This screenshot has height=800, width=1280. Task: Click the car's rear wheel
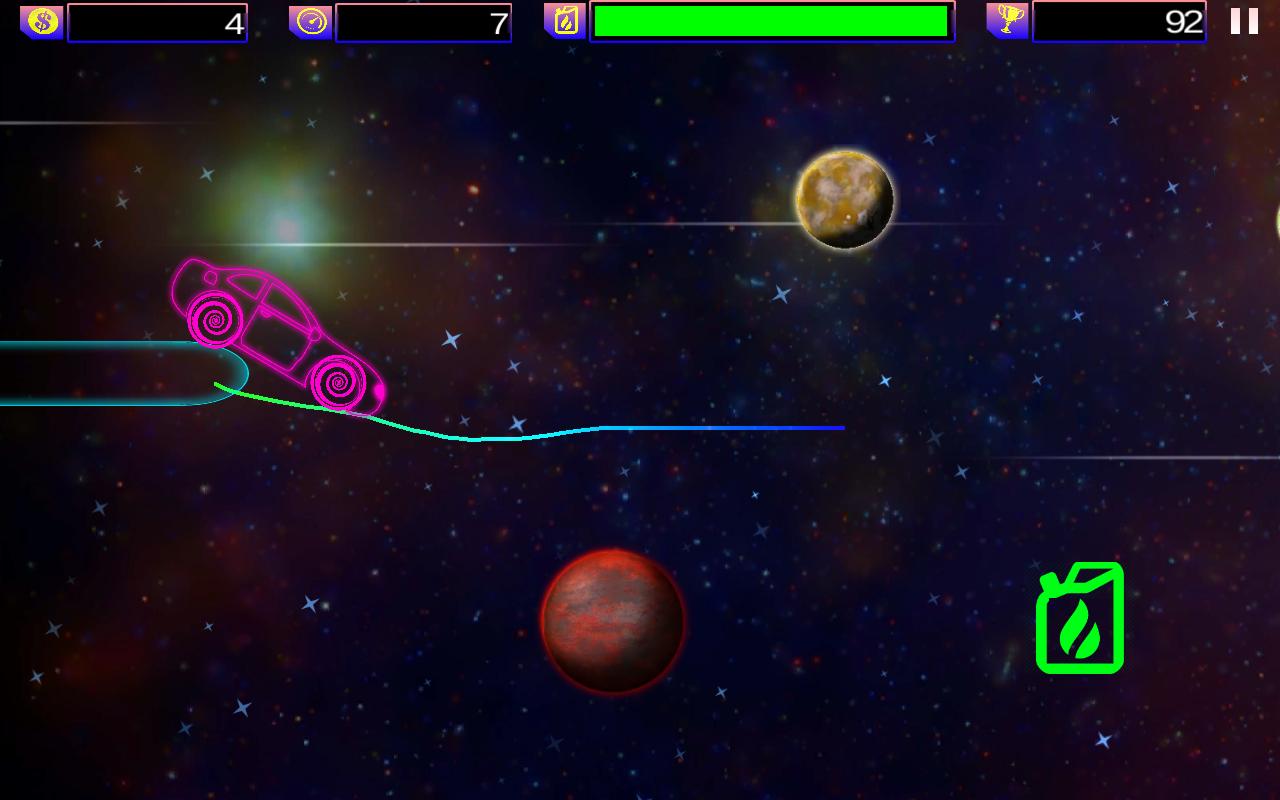[213, 319]
